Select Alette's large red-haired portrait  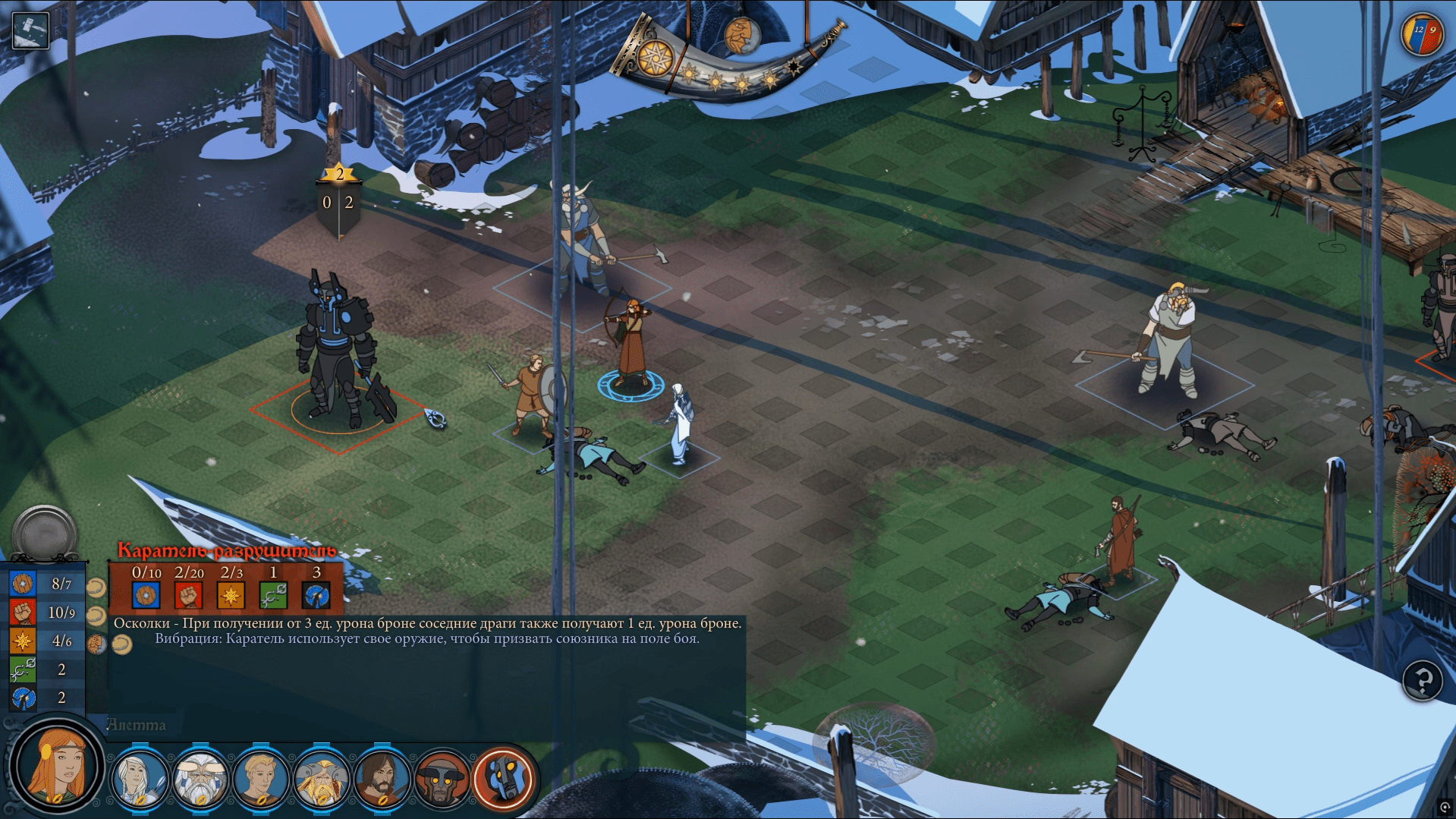(56, 767)
